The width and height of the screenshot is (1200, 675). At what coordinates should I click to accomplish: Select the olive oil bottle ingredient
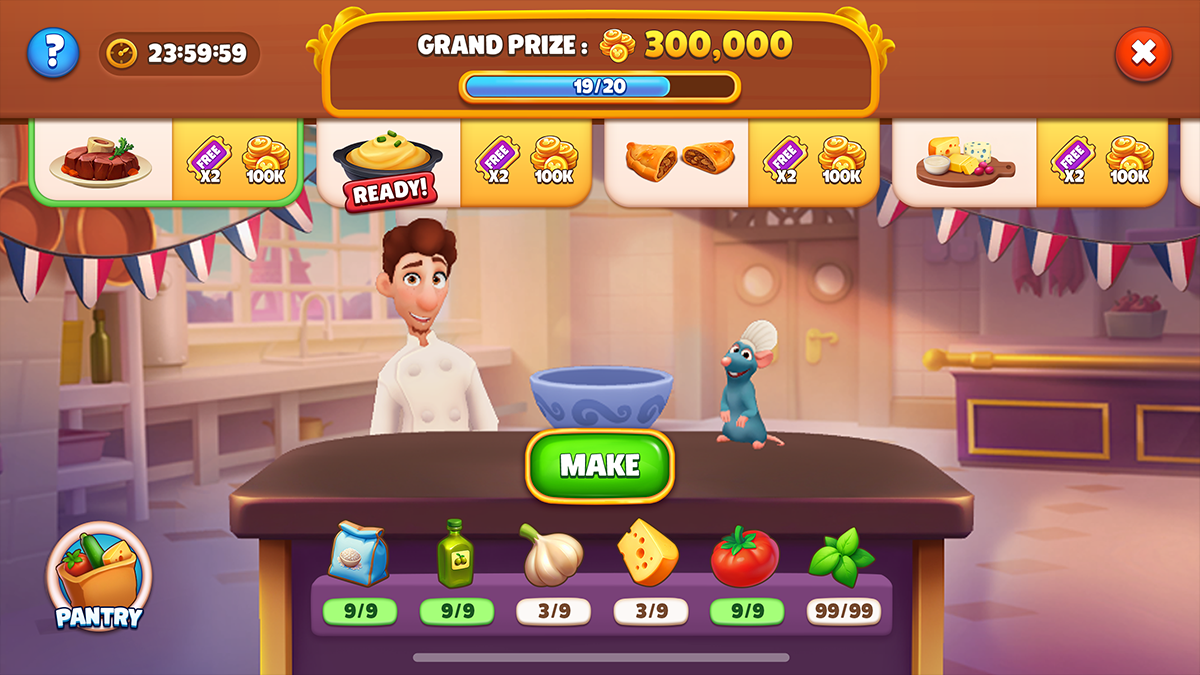pos(456,553)
